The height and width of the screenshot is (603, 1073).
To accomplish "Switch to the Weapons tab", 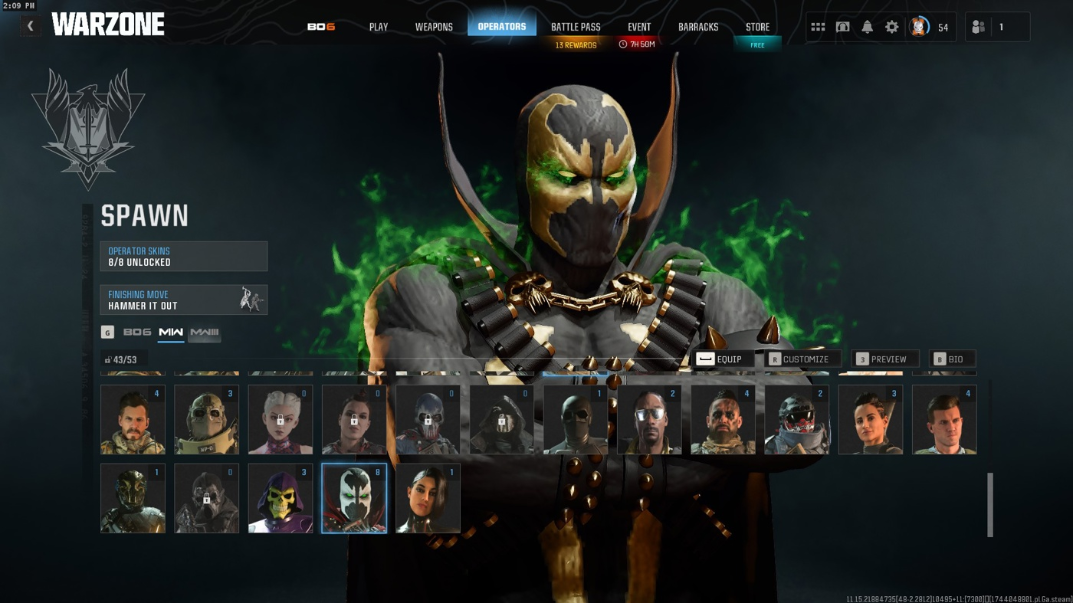I will click(x=434, y=27).
